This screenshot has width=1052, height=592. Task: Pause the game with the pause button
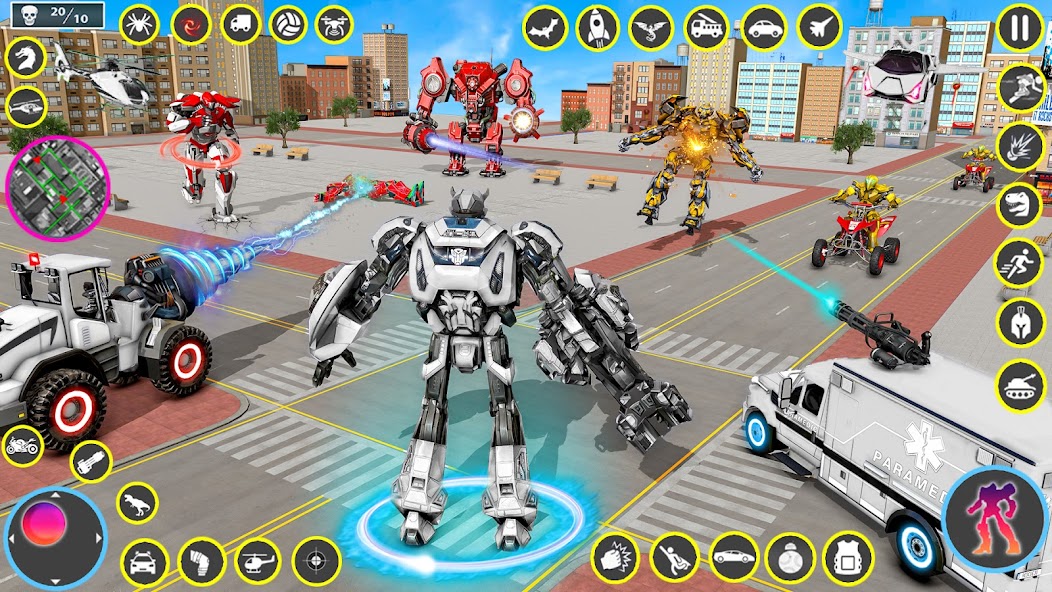[x=1020, y=27]
